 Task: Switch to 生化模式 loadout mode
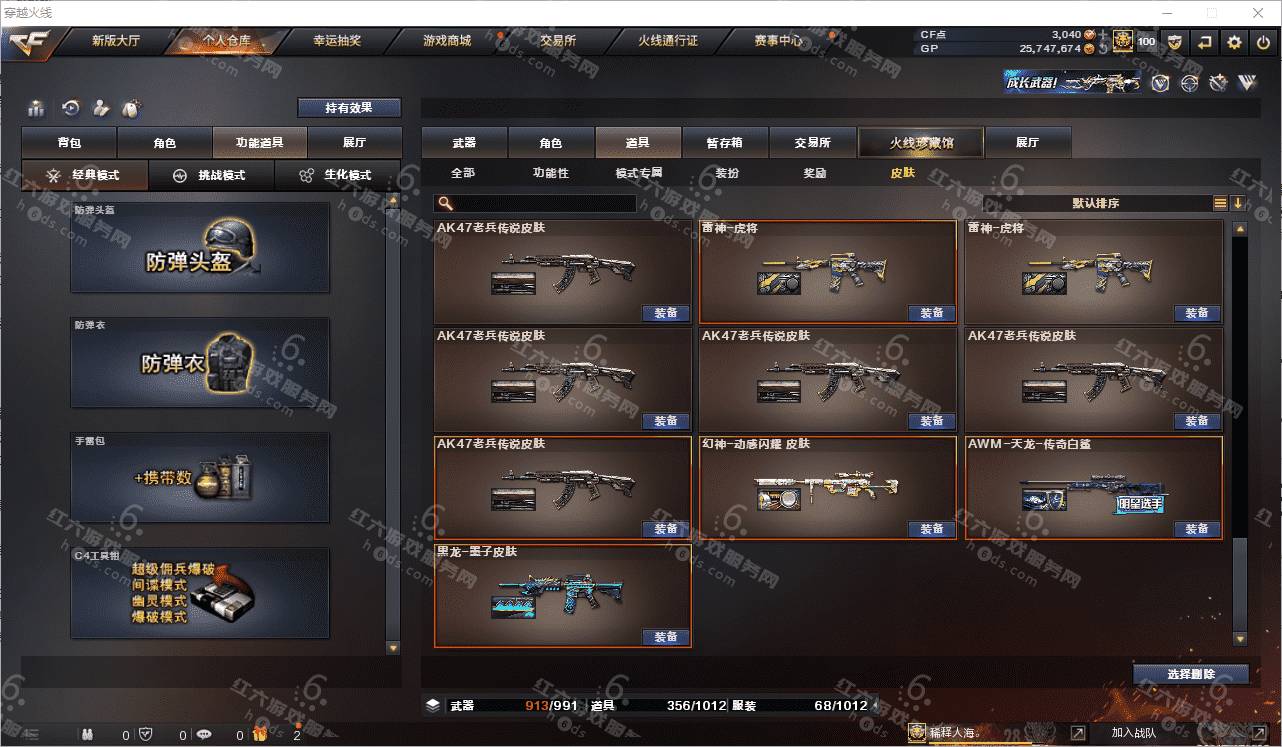338,175
